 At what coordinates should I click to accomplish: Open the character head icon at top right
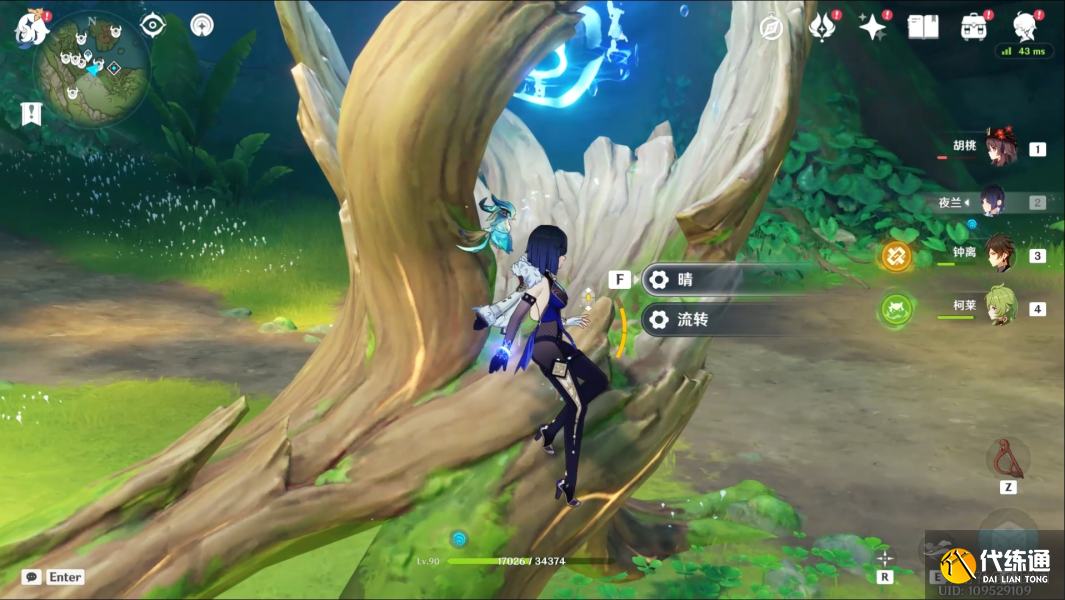click(1023, 25)
